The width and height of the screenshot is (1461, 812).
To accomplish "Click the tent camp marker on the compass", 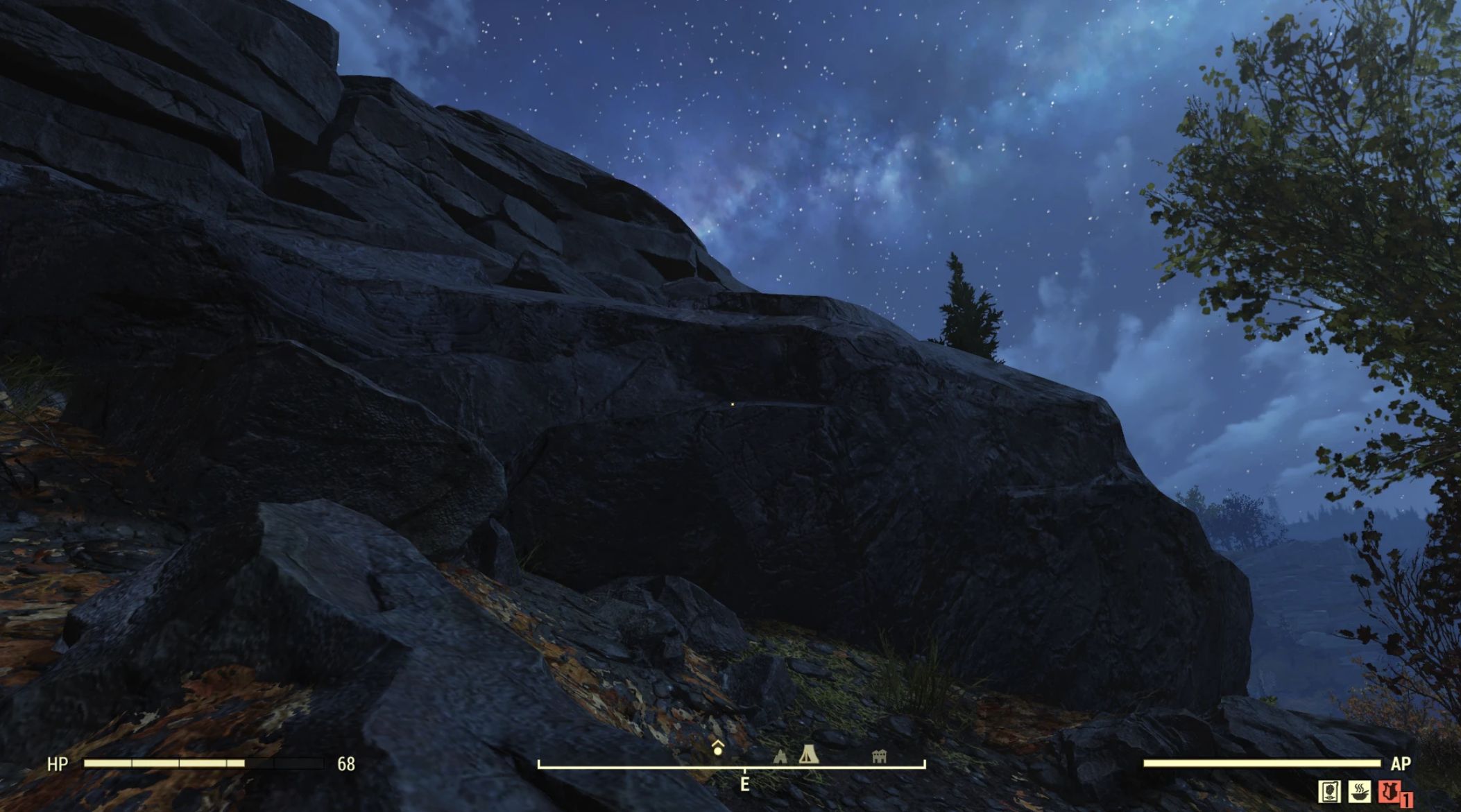I will click(x=808, y=754).
